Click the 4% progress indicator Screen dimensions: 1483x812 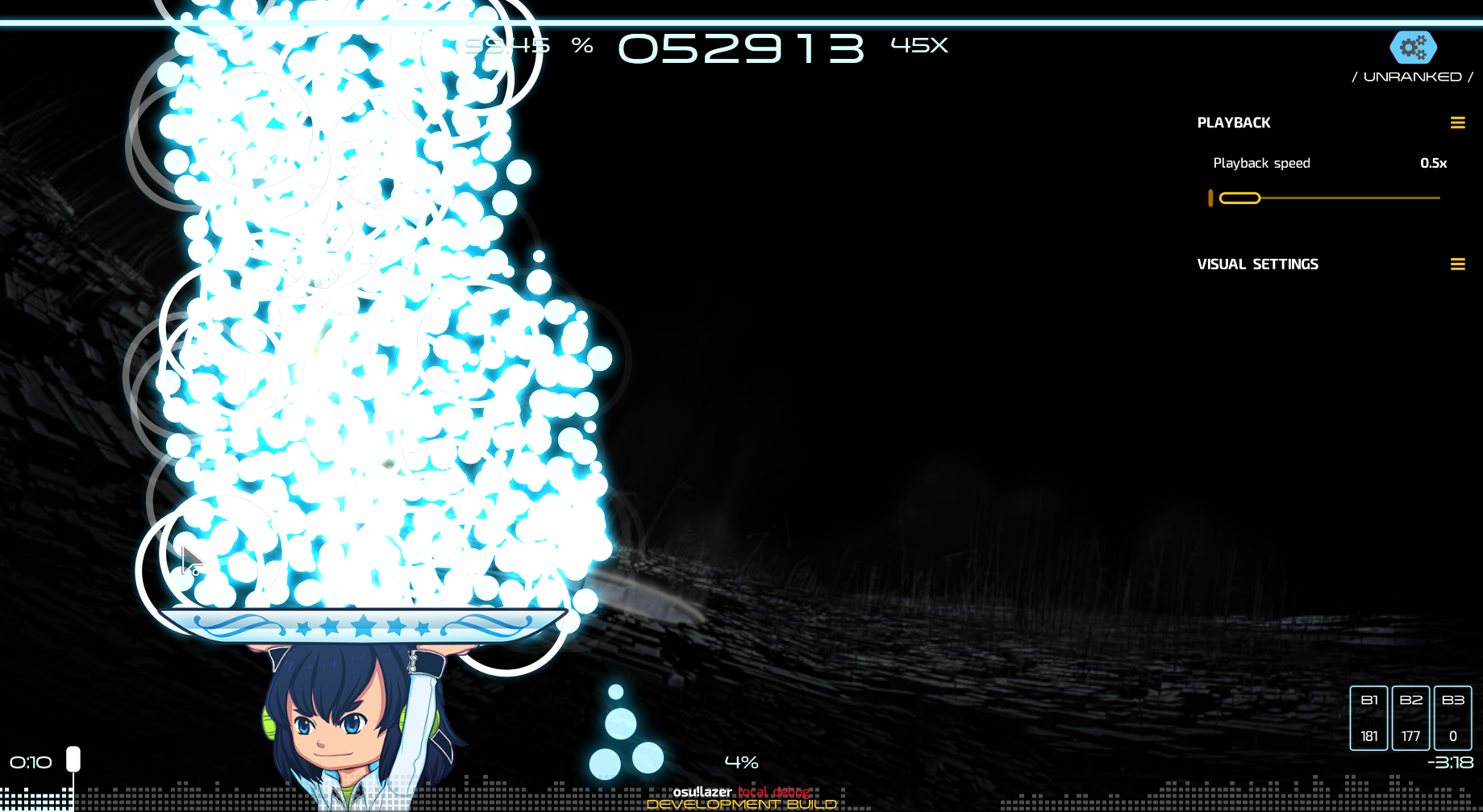coord(742,761)
